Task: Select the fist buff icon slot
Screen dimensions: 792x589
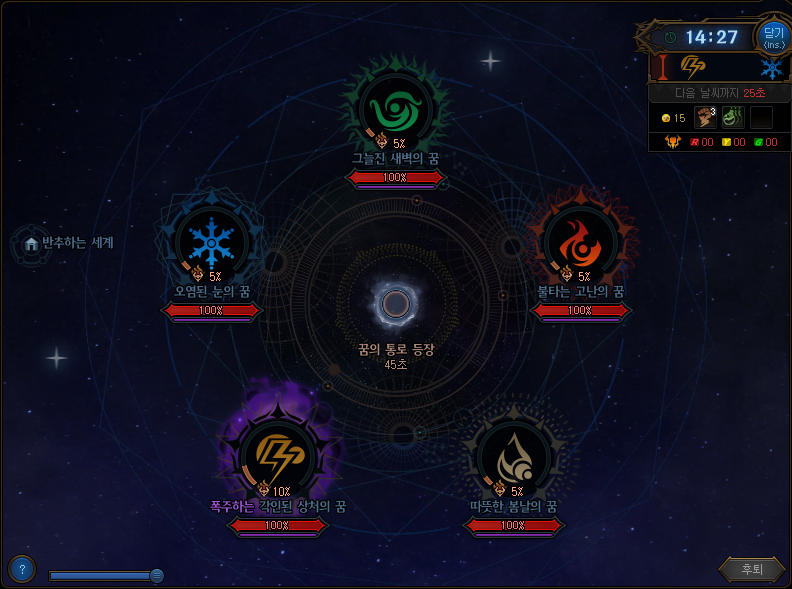Action: pyautogui.click(x=706, y=117)
